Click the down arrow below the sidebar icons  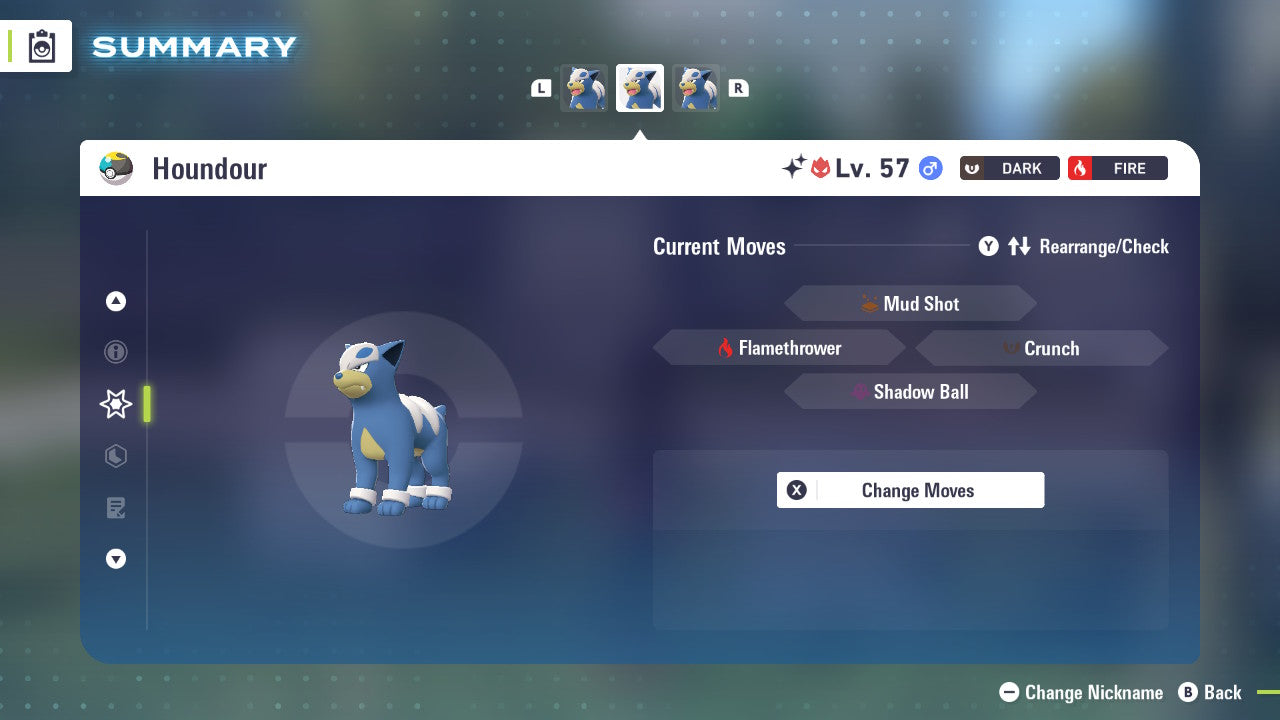(116, 559)
